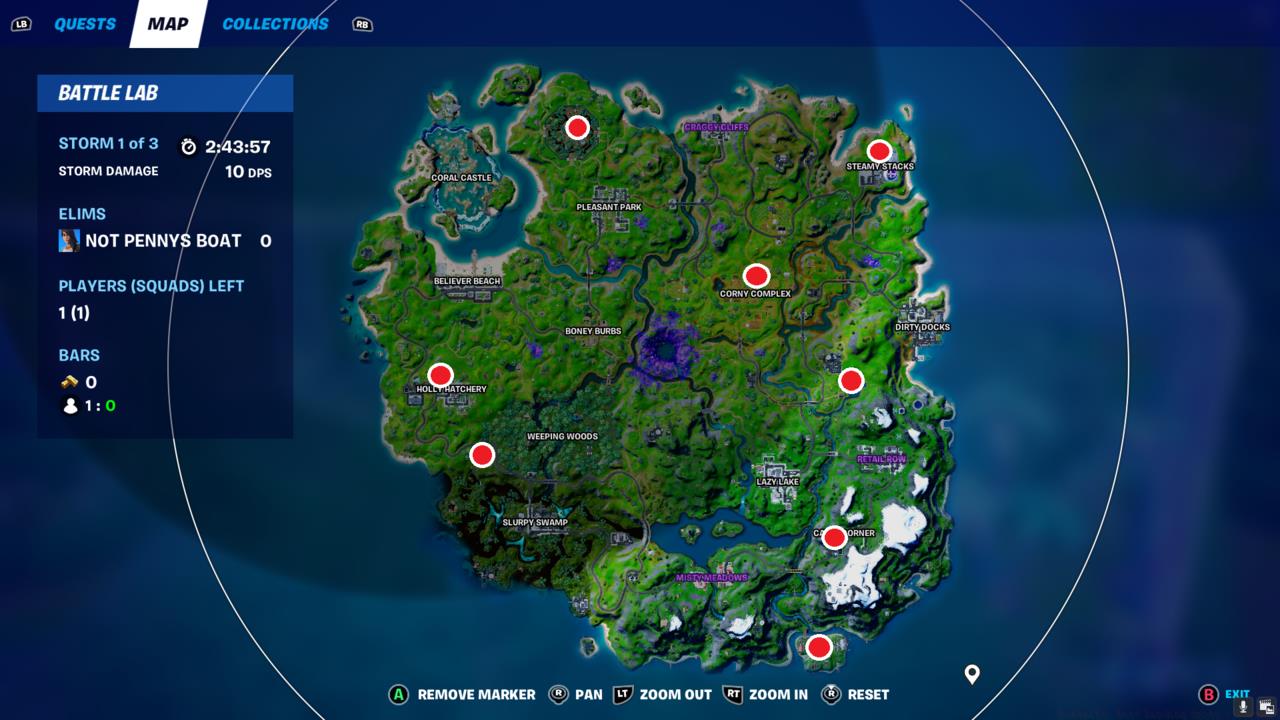1280x720 pixels.
Task: Click the LB bumper icon left of QUESTS
Action: pyautogui.click(x=20, y=23)
